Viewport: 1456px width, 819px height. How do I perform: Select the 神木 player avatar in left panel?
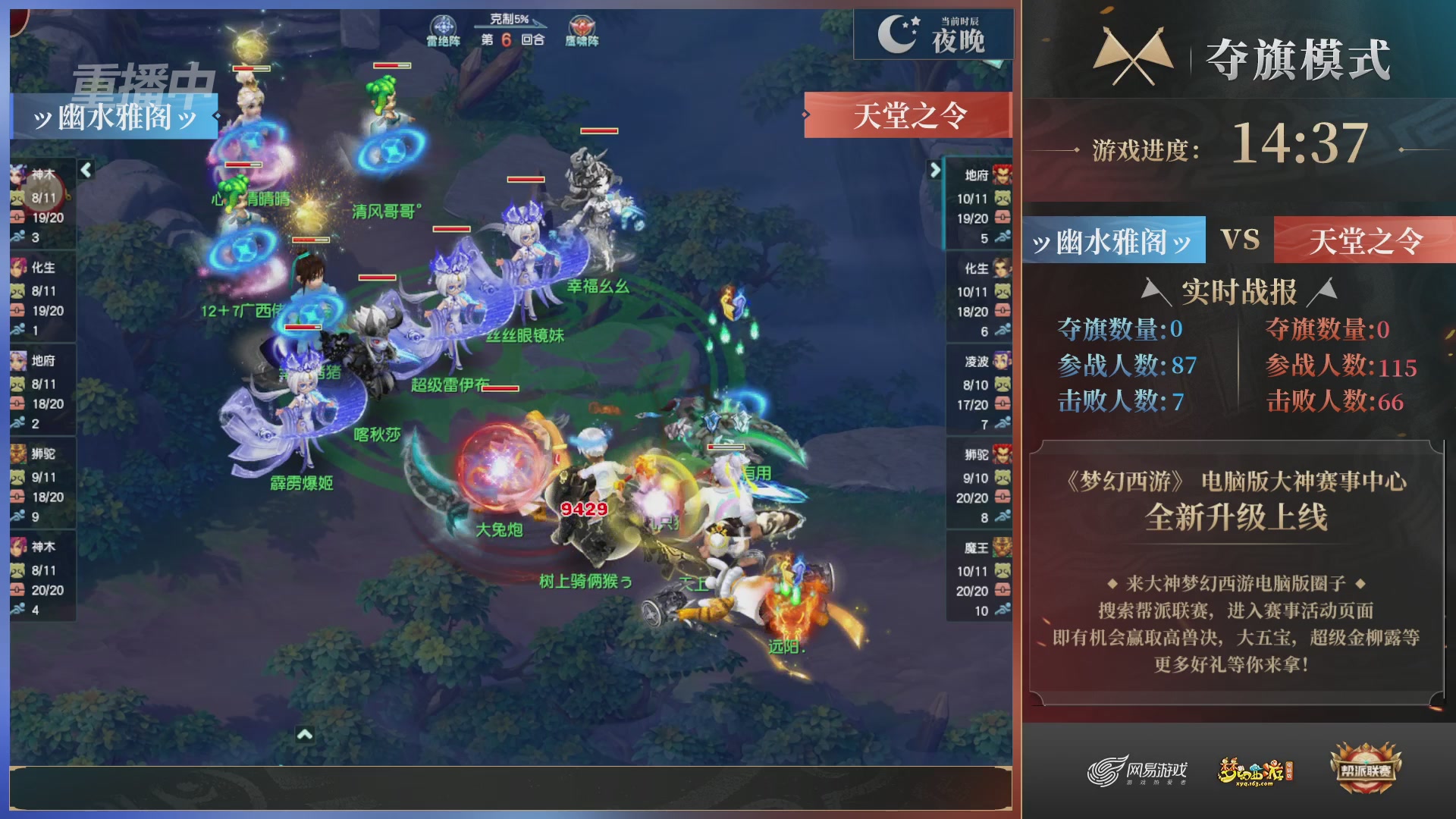point(19,173)
